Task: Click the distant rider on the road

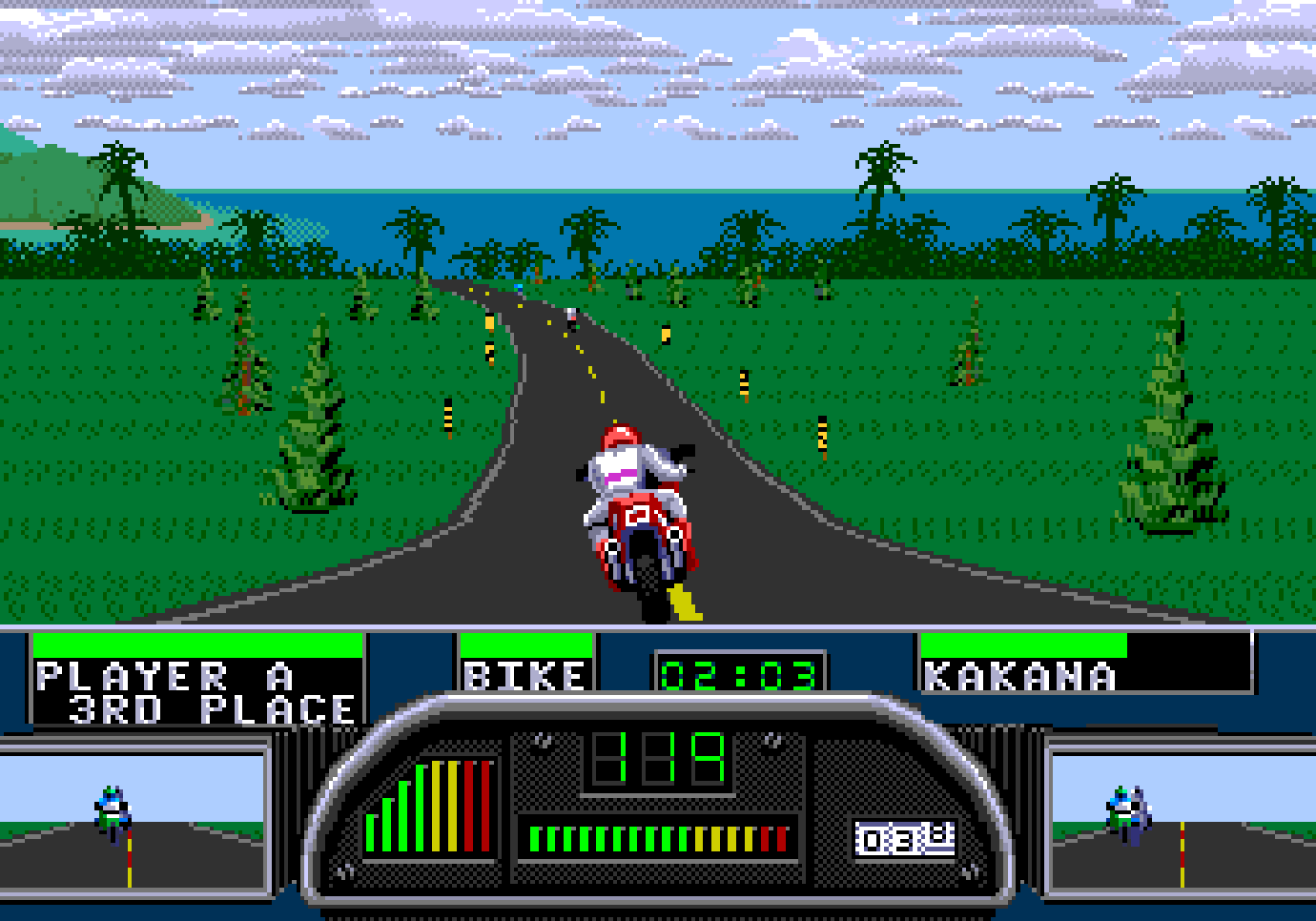Action: [572, 319]
